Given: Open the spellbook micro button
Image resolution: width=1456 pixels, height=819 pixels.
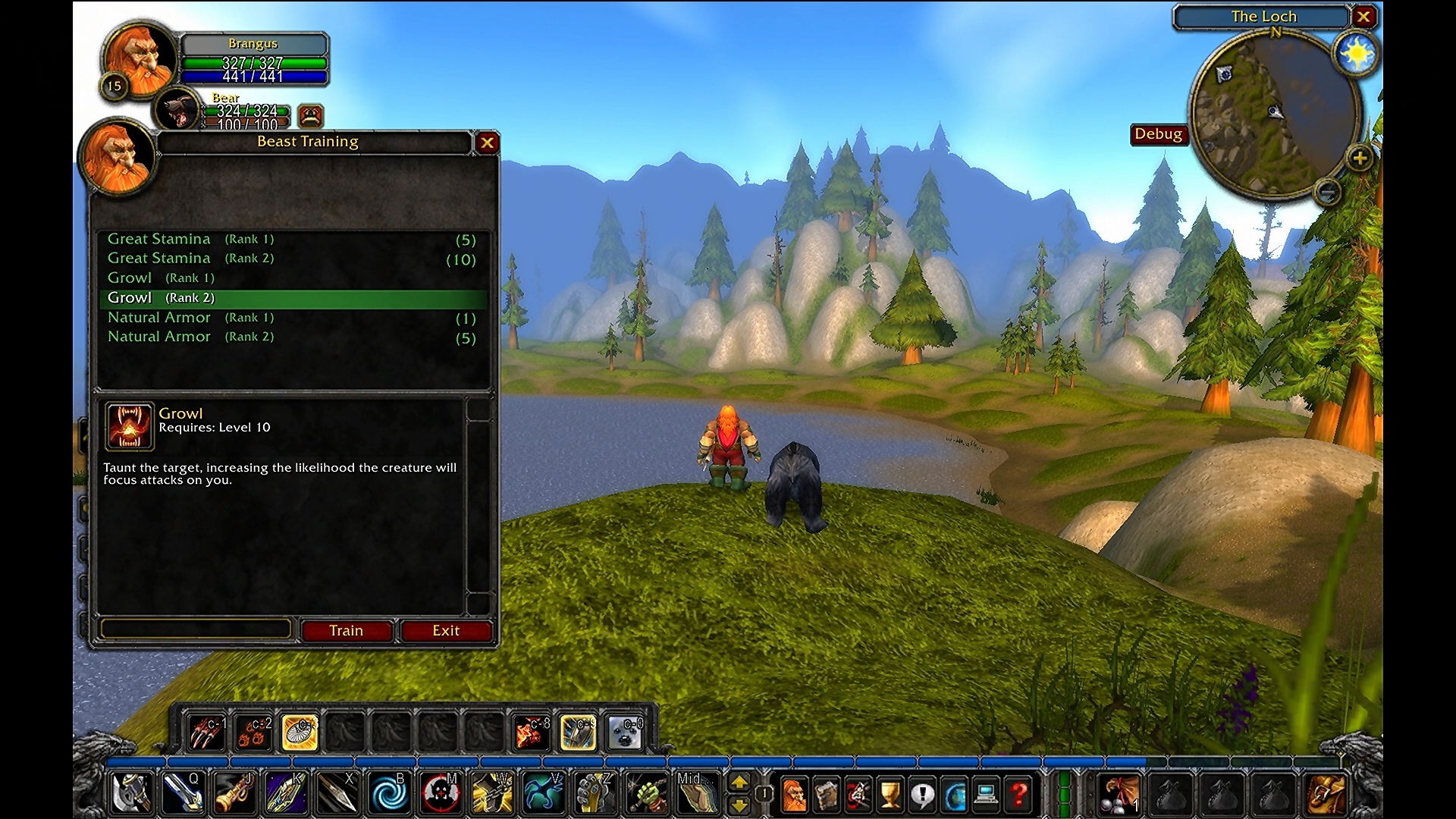Looking at the screenshot, I should click(x=827, y=795).
